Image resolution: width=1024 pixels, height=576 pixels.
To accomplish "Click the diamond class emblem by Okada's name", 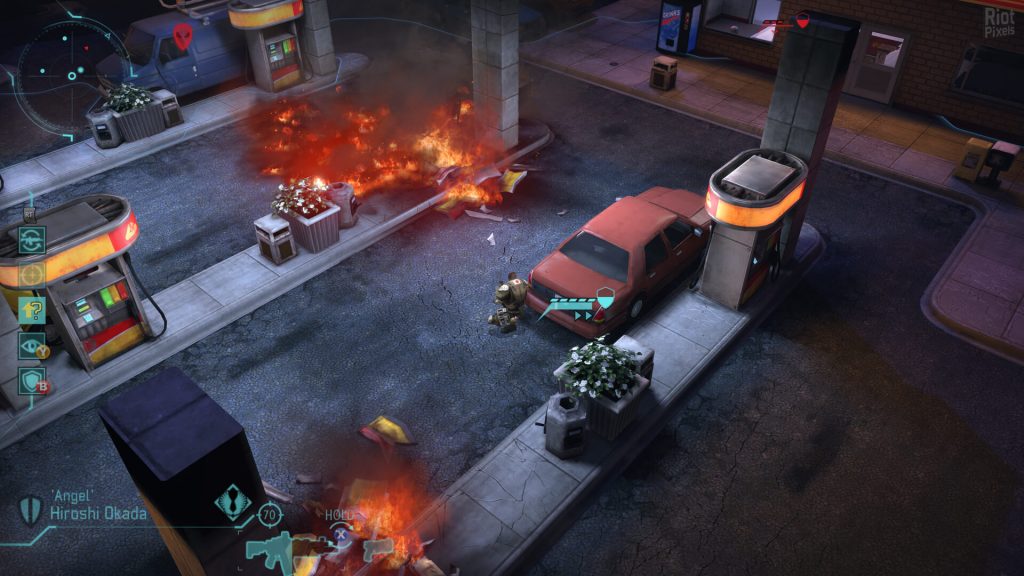I will (233, 500).
